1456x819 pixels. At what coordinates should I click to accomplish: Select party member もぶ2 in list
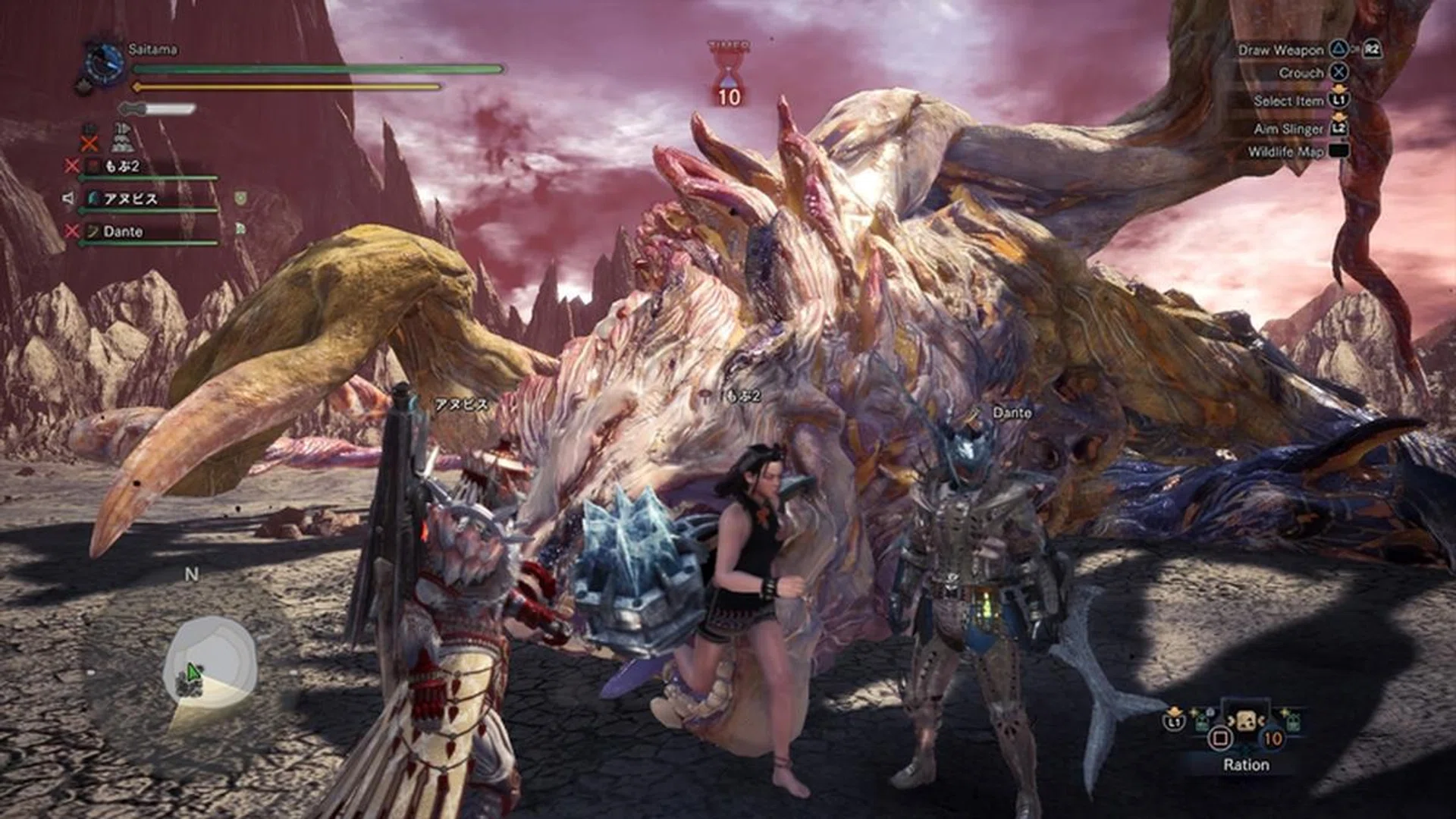point(121,166)
